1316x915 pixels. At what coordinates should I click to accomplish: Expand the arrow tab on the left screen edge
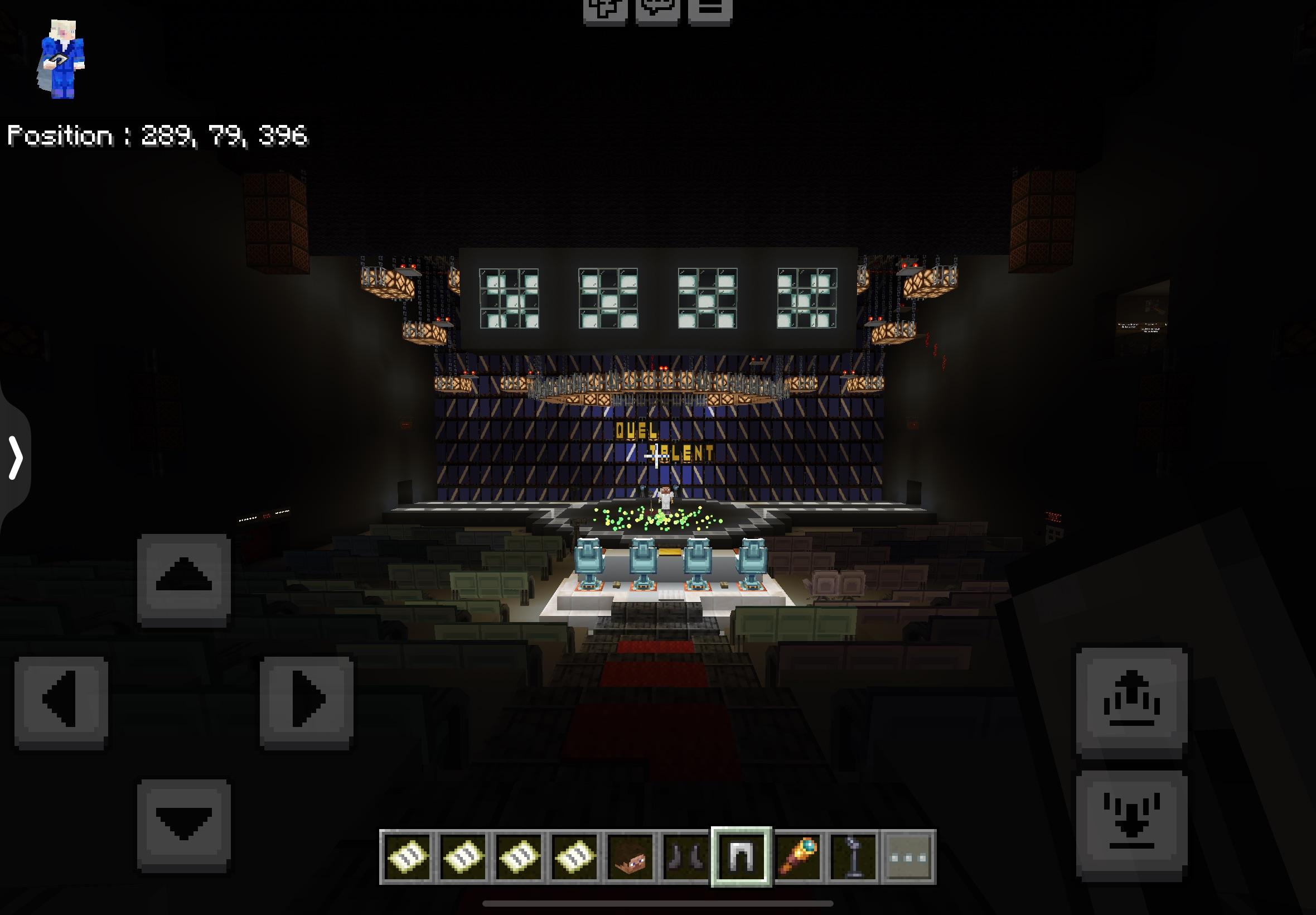[x=17, y=459]
